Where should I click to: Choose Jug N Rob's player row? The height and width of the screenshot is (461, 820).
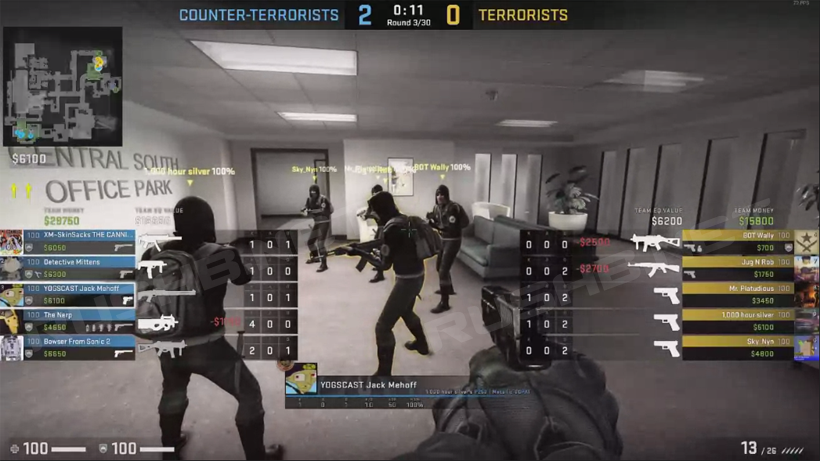pyautogui.click(x=738, y=268)
